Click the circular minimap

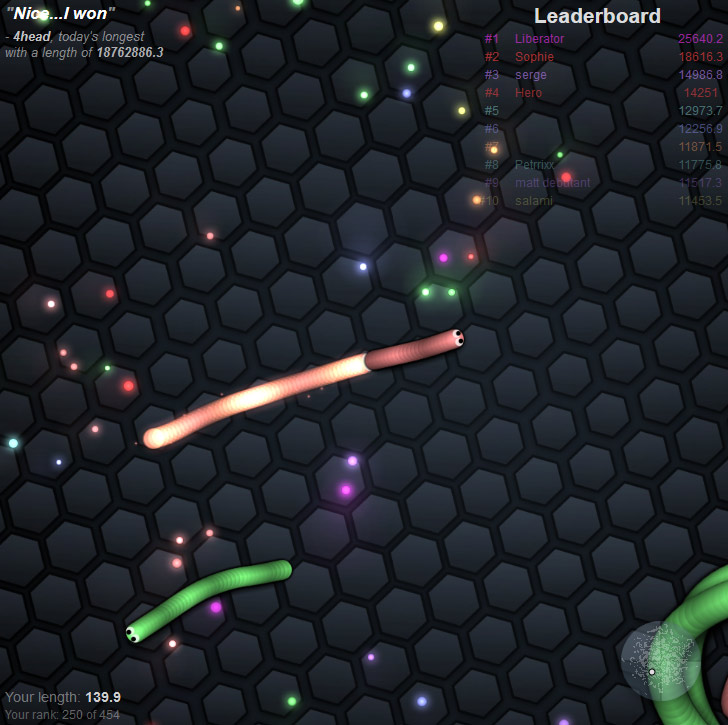click(660, 661)
